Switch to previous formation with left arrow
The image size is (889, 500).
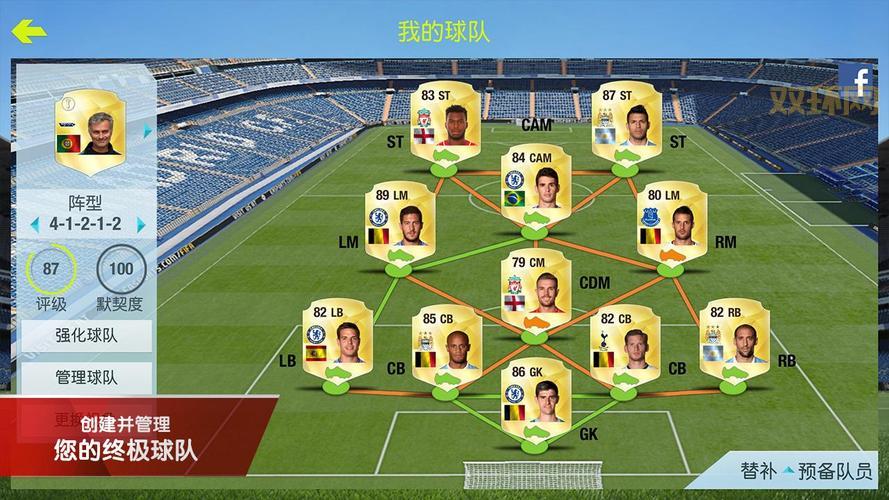pos(34,224)
